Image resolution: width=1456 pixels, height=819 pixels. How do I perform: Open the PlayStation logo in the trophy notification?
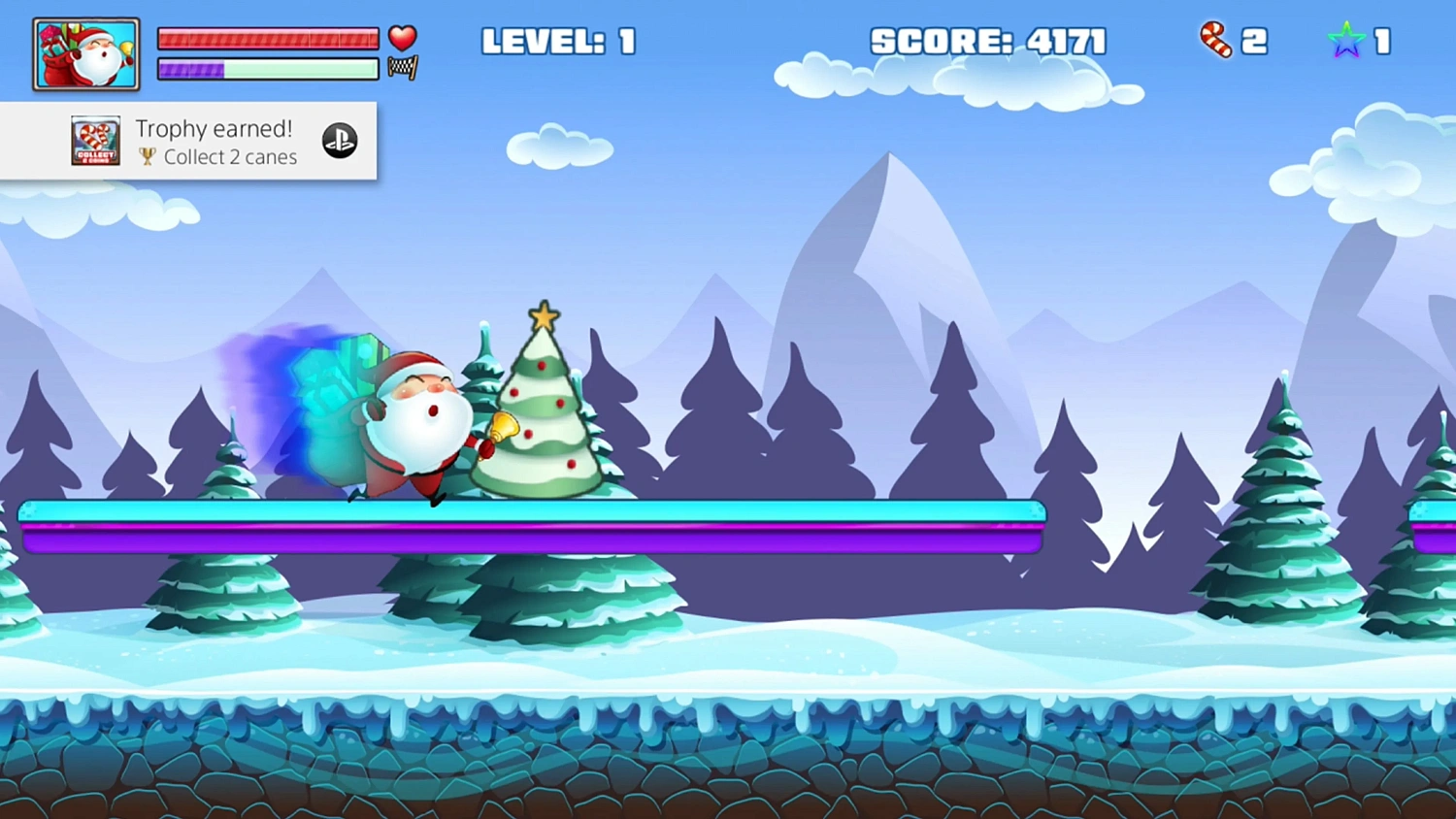pos(339,141)
